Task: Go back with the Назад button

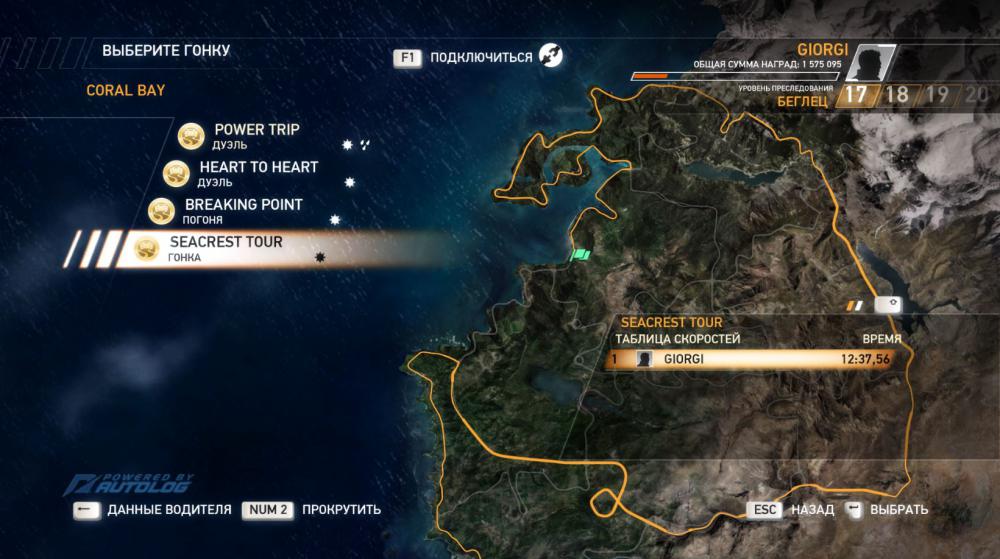Action: [811, 509]
